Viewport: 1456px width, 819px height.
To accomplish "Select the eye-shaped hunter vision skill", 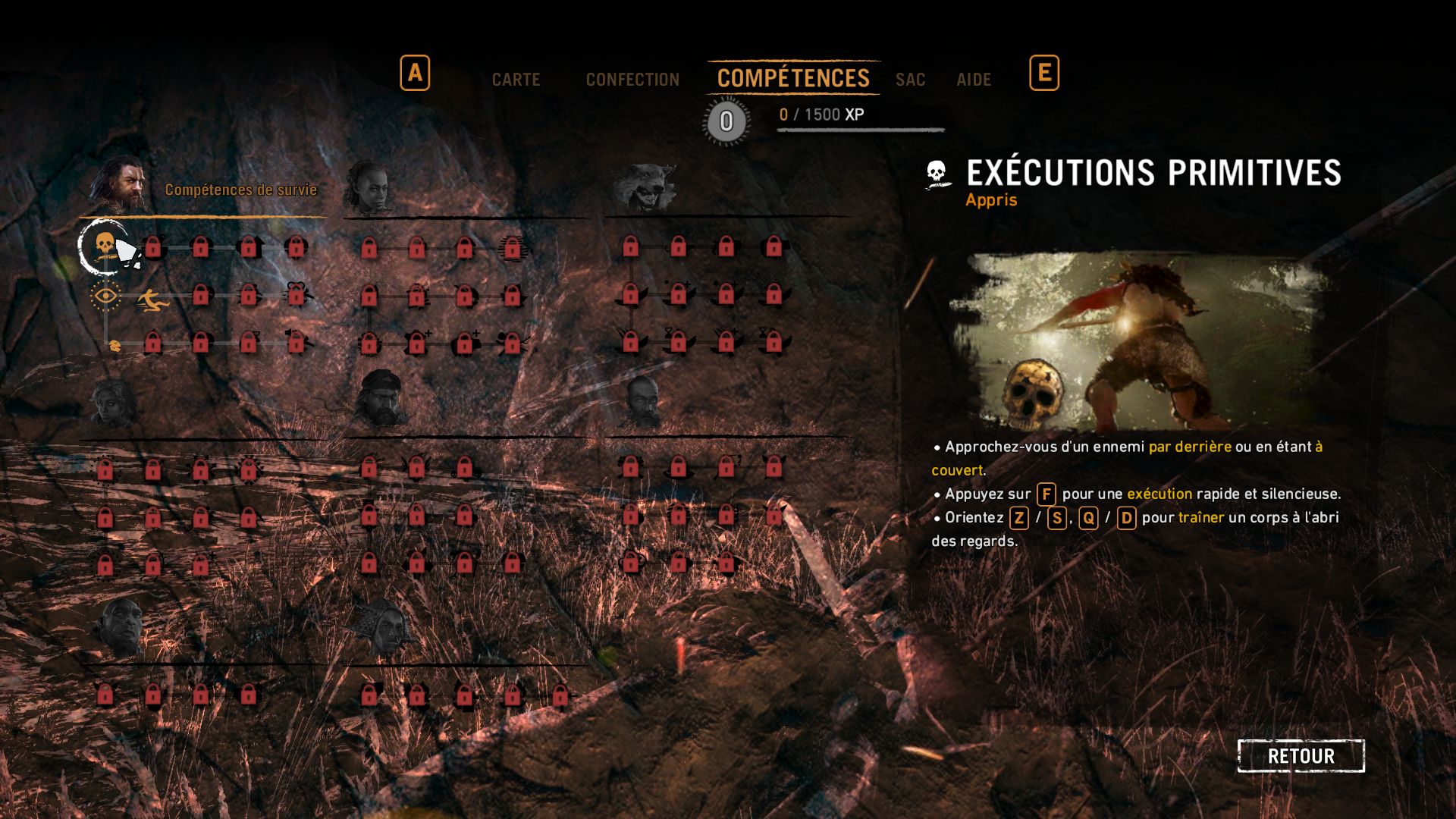I will pyautogui.click(x=105, y=296).
